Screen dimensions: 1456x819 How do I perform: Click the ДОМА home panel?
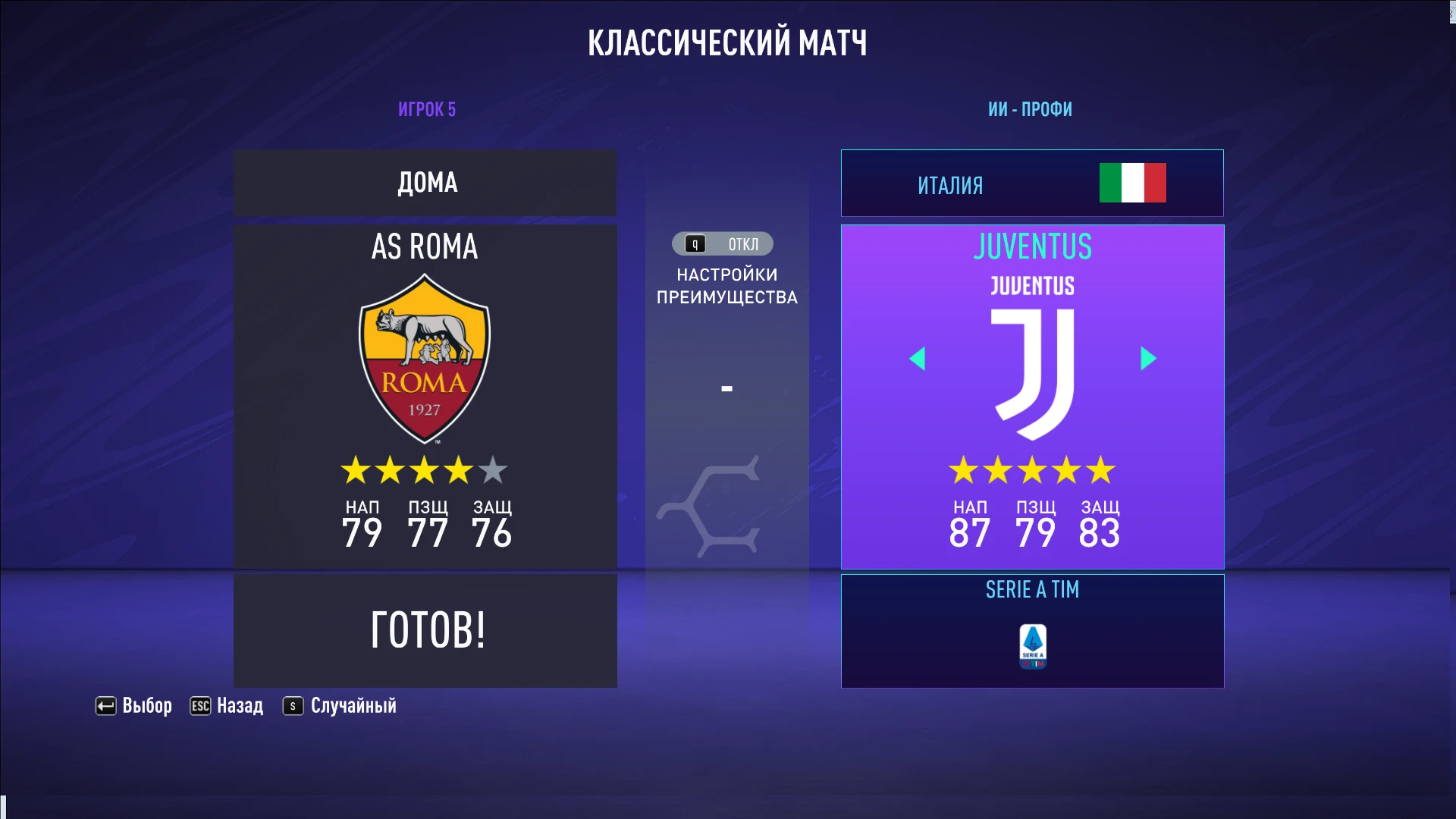(x=425, y=182)
